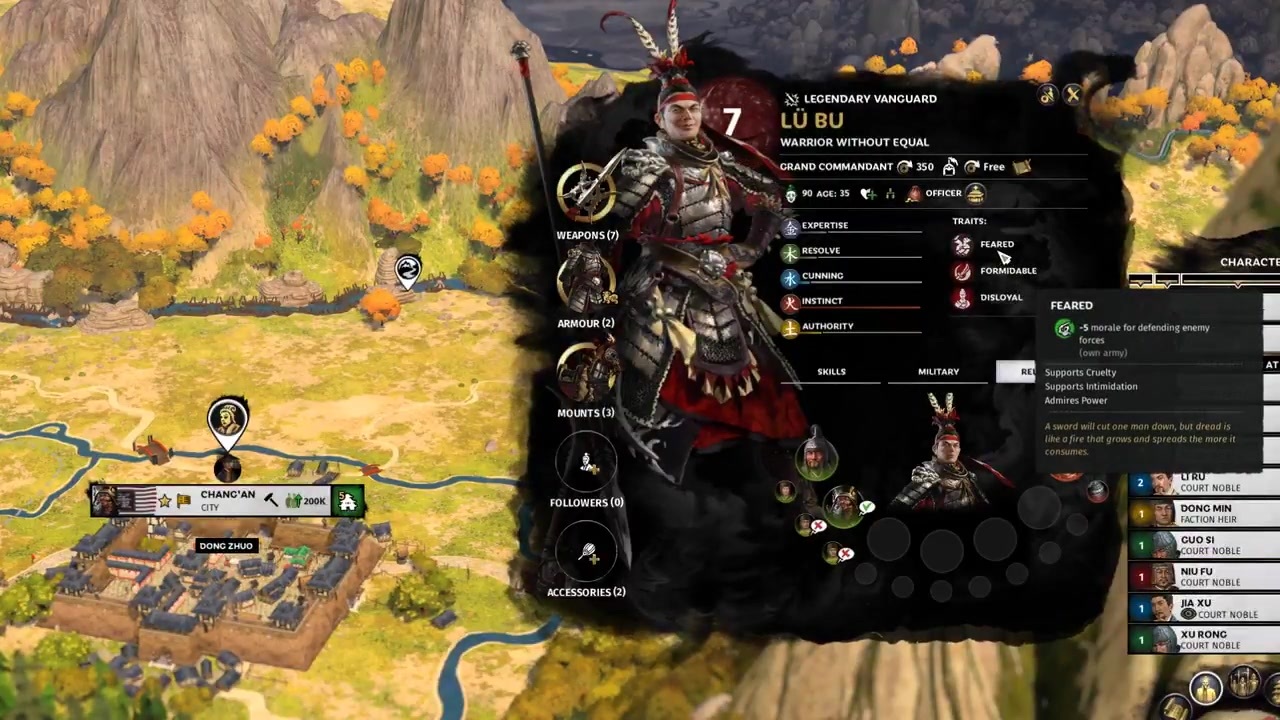Select the Authority attribute
This screenshot has width=1280, height=720.
coord(827,326)
